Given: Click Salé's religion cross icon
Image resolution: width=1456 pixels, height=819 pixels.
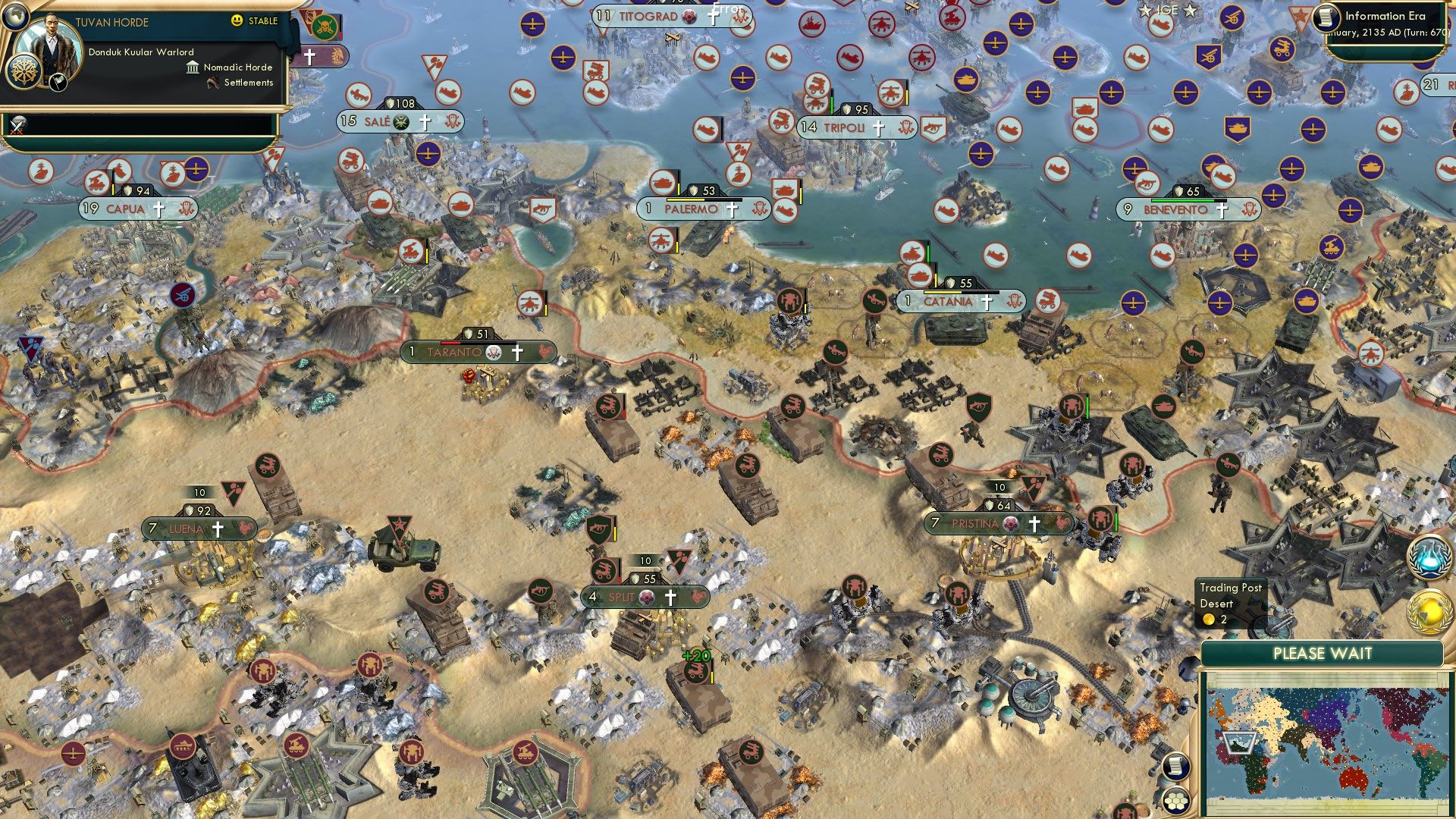Looking at the screenshot, I should pos(425,120).
